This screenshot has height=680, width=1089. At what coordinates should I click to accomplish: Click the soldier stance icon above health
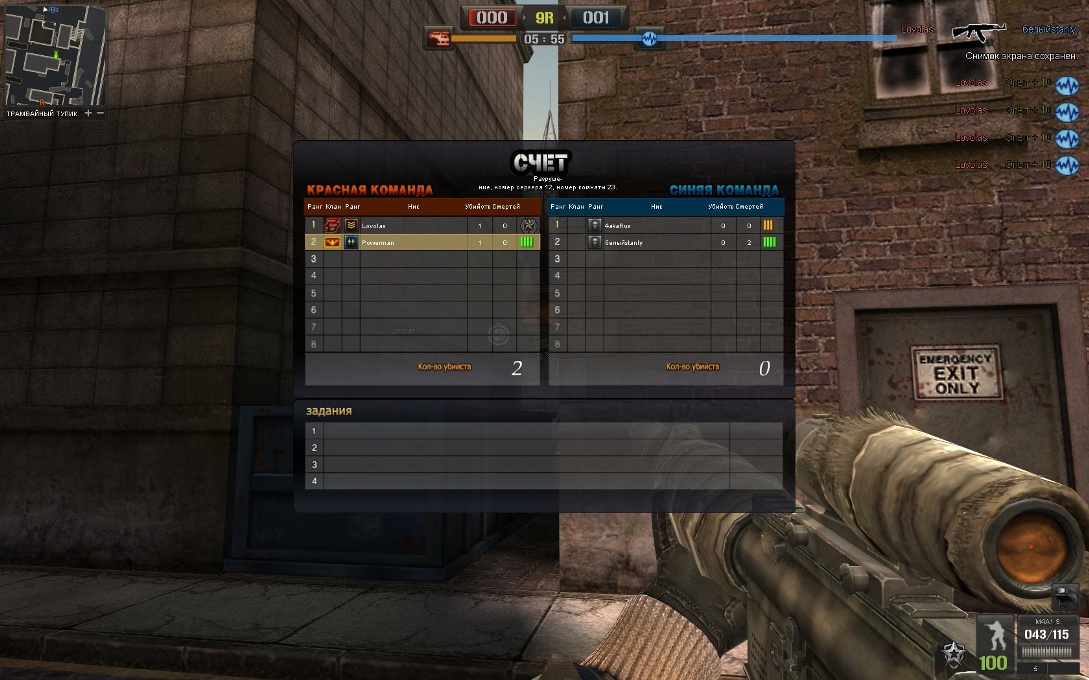tap(994, 635)
